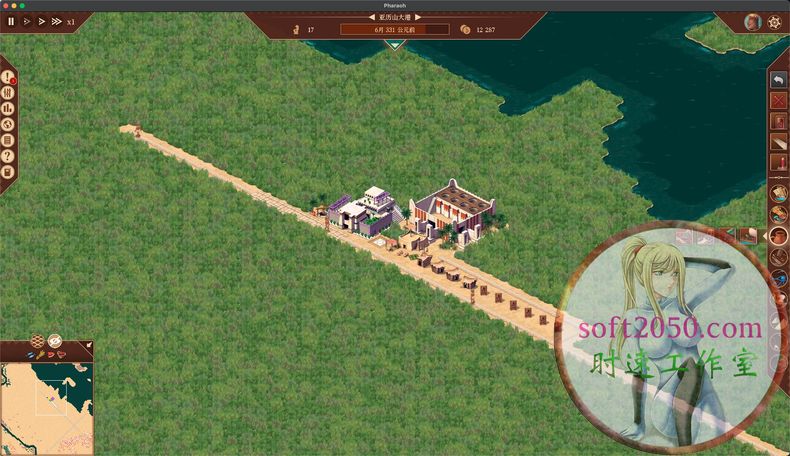Screen dimensions: 790x456
Task: Toggle the crossed-eye overlay button above the minimap
Action: [54, 341]
